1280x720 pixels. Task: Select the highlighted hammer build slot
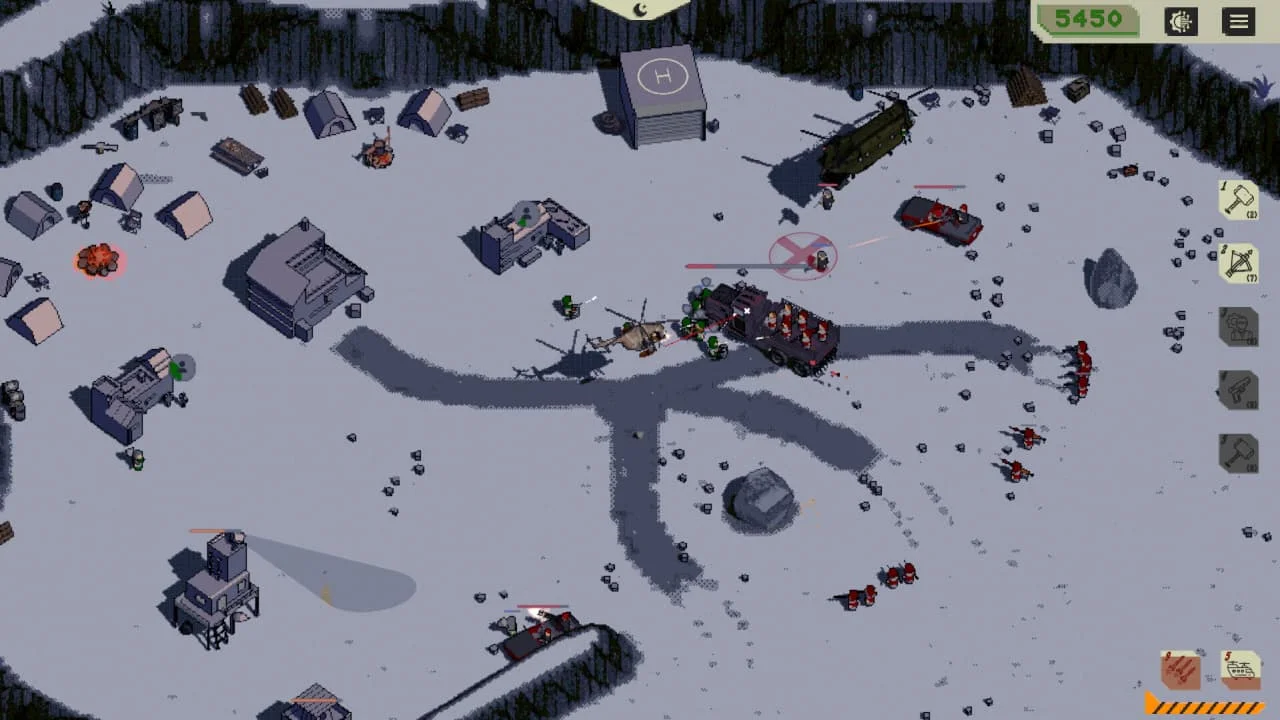tap(1239, 200)
